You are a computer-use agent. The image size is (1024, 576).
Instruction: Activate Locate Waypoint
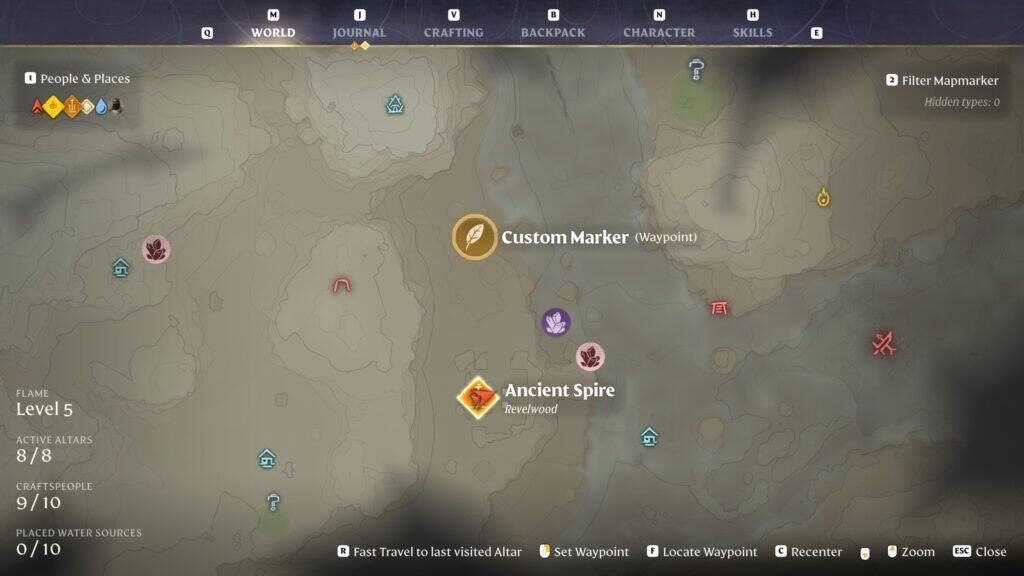click(709, 551)
